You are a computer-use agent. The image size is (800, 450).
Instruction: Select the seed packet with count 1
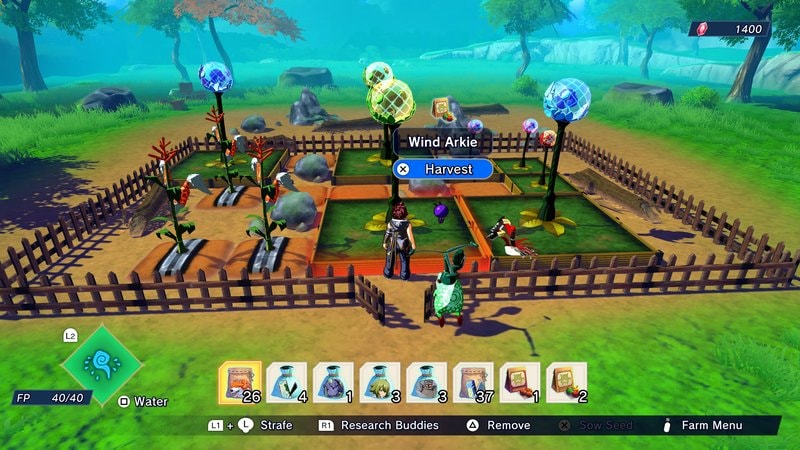coord(519,382)
